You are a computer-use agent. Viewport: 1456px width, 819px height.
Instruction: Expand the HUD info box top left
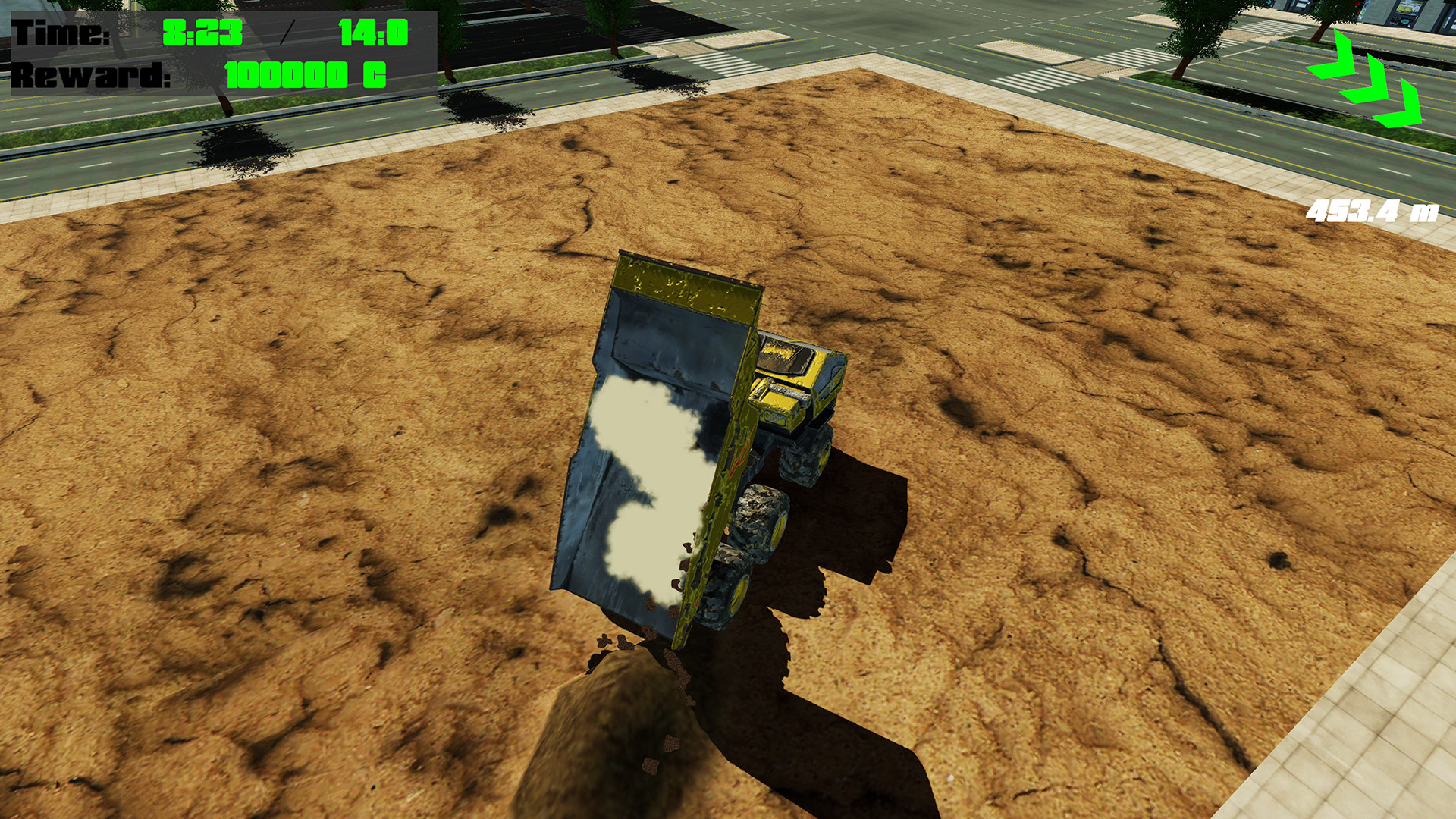(x=220, y=53)
